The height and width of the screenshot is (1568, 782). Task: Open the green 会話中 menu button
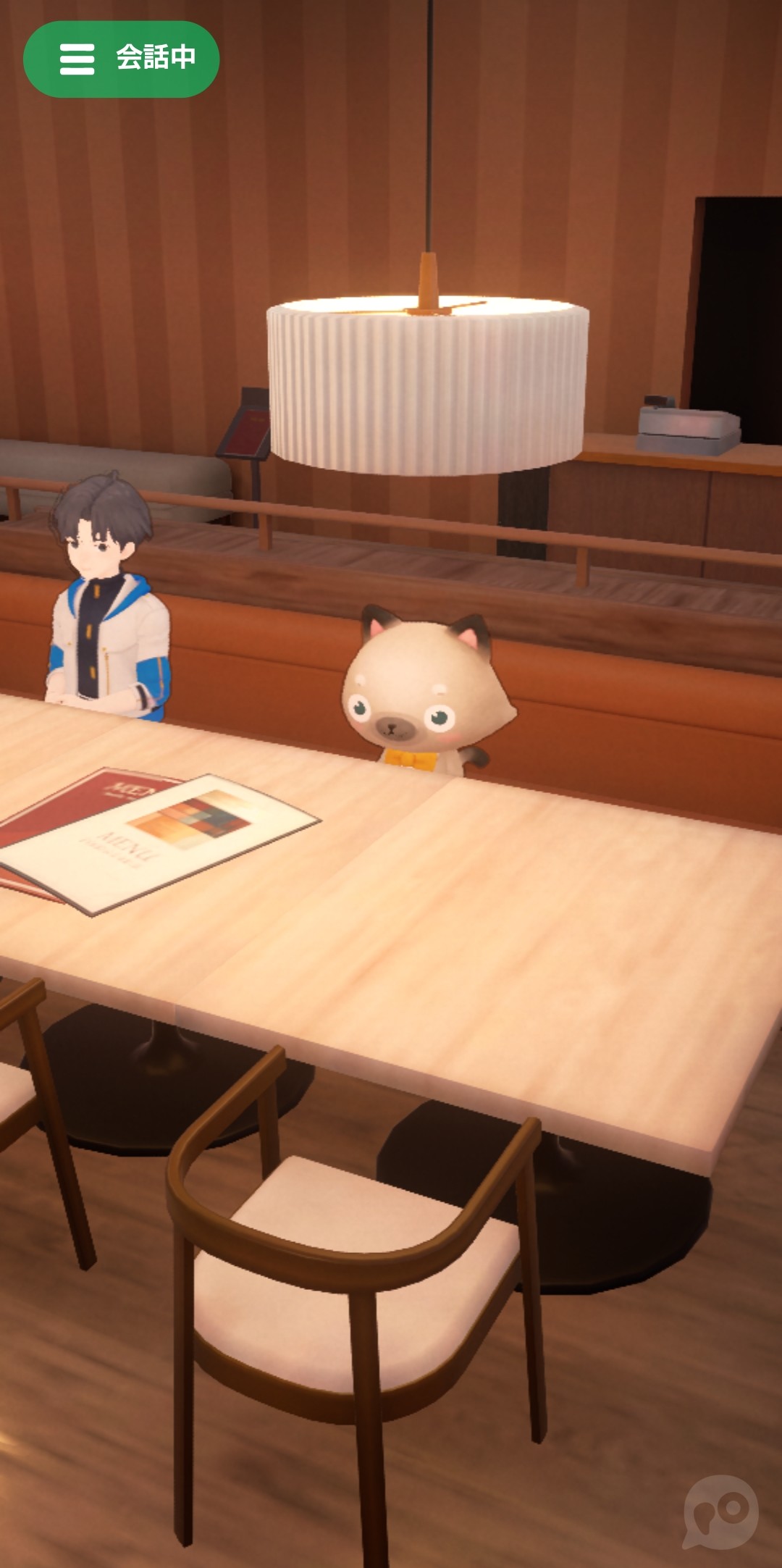point(121,59)
